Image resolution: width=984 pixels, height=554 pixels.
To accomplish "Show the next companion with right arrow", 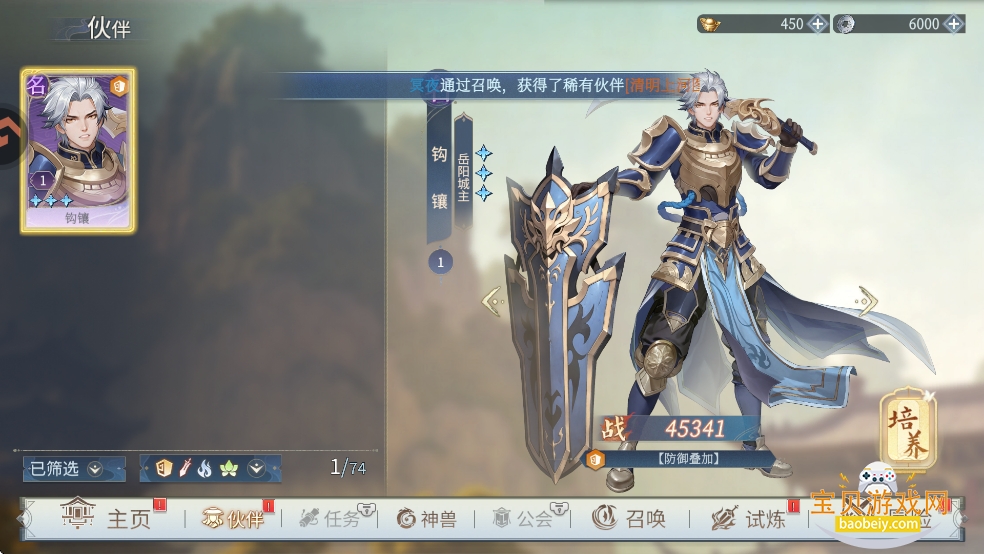I will pyautogui.click(x=867, y=300).
